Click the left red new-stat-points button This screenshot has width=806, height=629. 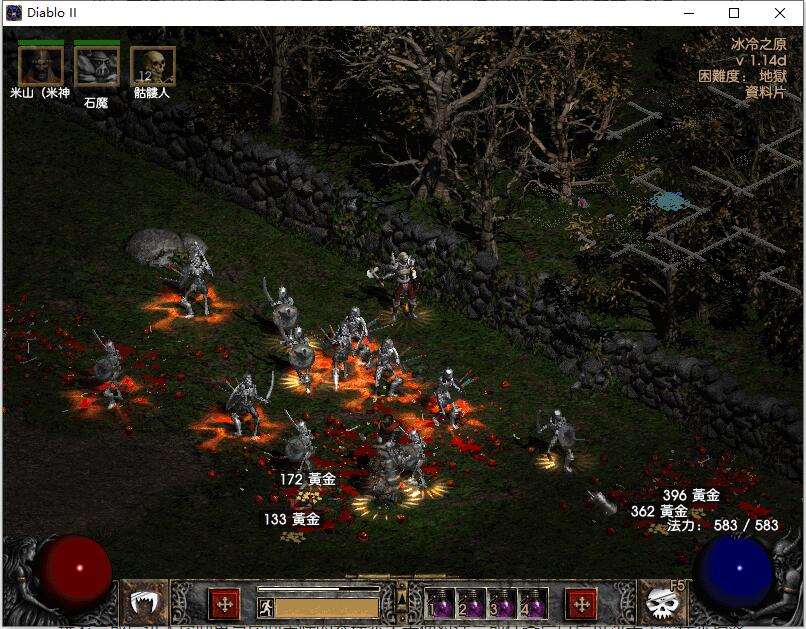[224, 604]
